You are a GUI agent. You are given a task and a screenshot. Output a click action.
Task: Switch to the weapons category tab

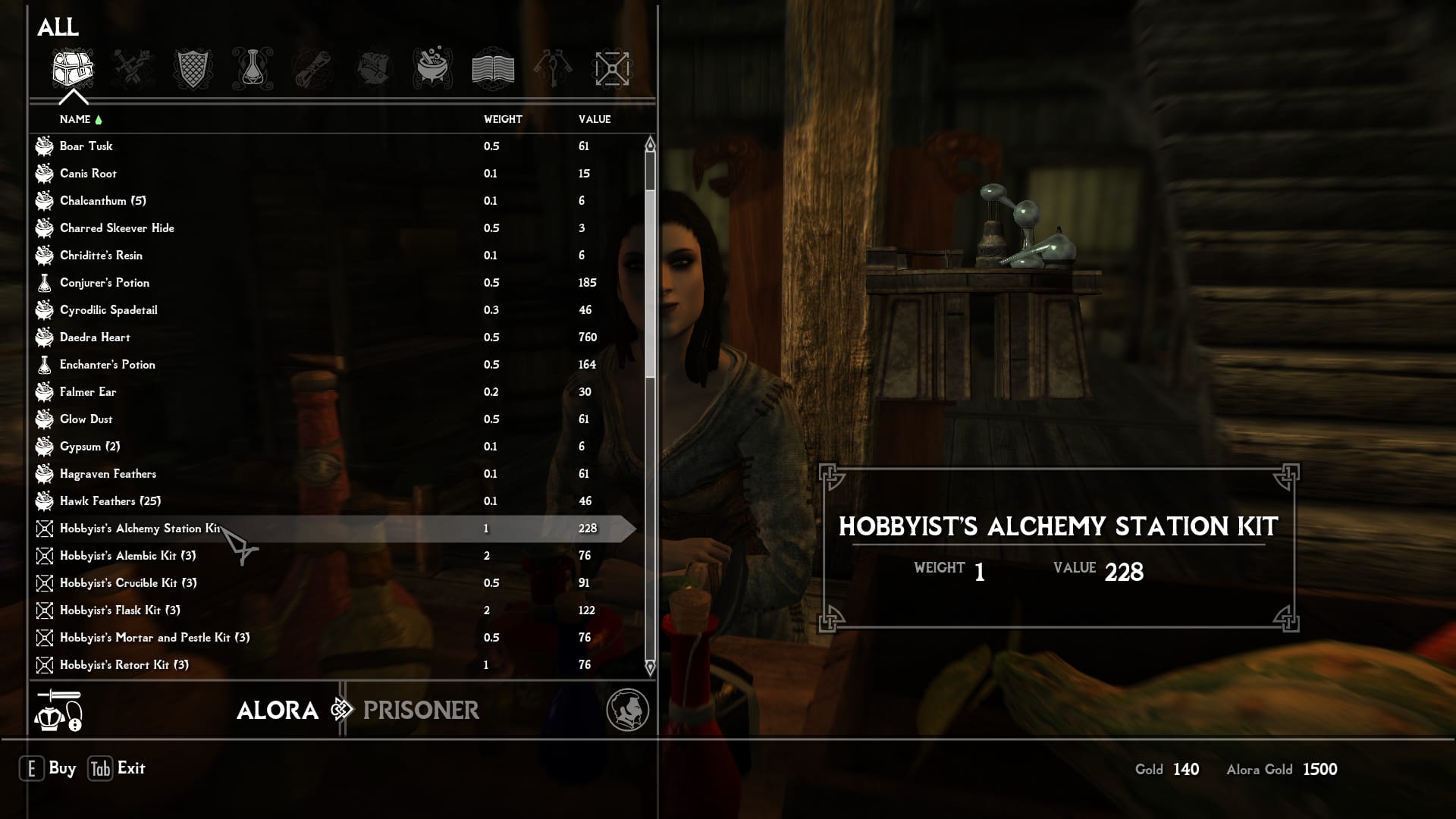pyautogui.click(x=133, y=69)
